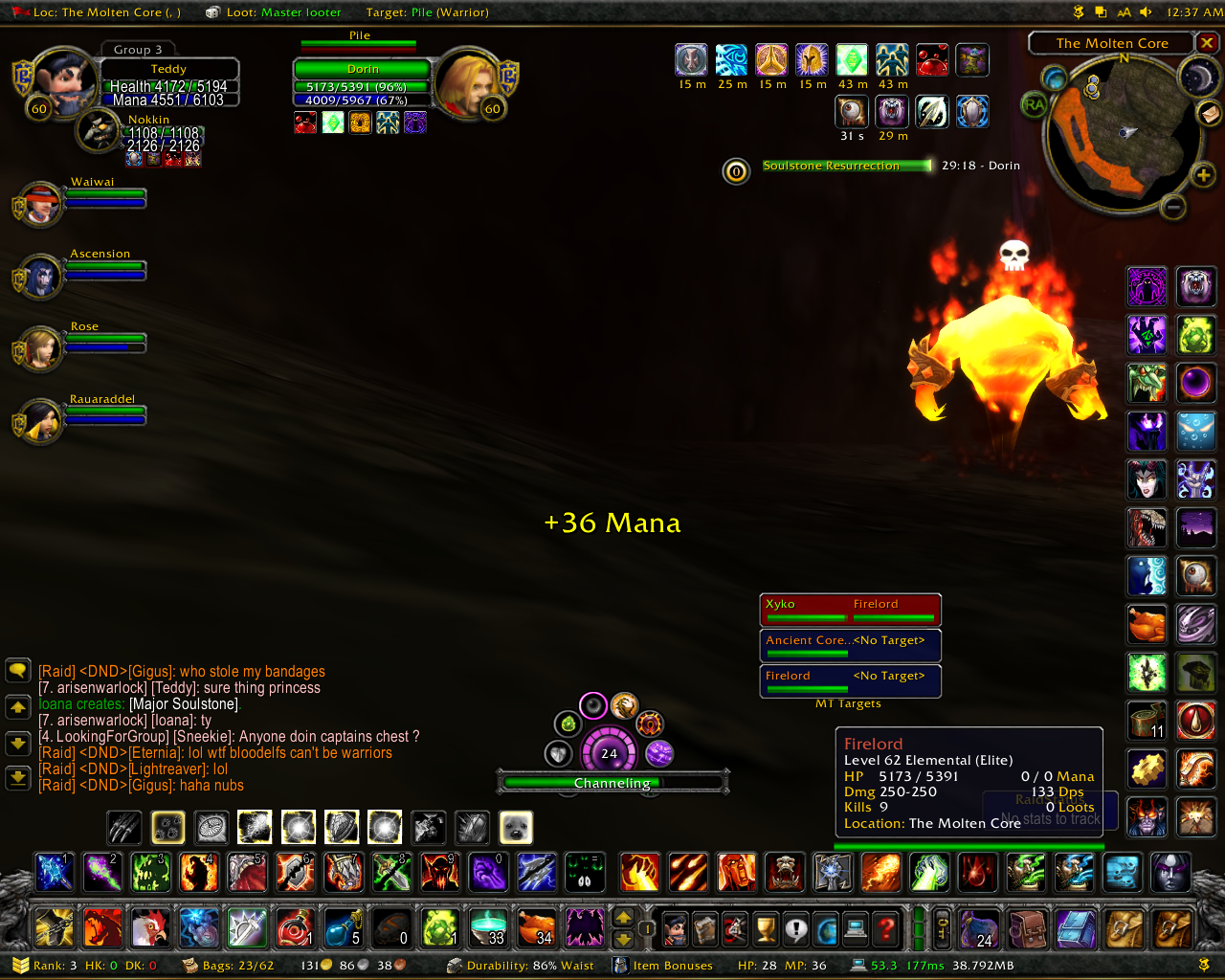Open the world map globe button
The width and height of the screenshot is (1225, 980).
pos(826,928)
